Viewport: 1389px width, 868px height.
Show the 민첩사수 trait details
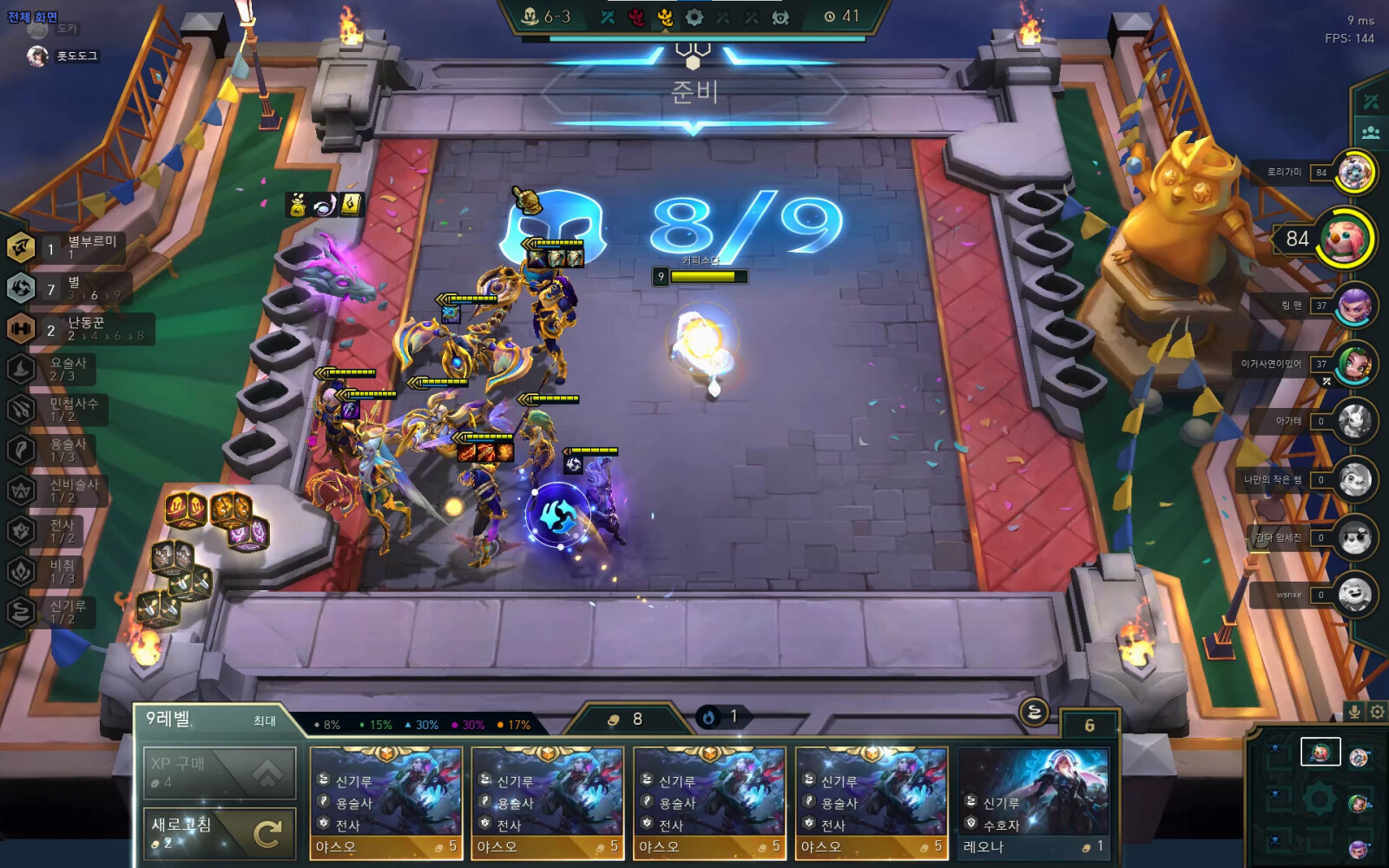coord(57,410)
